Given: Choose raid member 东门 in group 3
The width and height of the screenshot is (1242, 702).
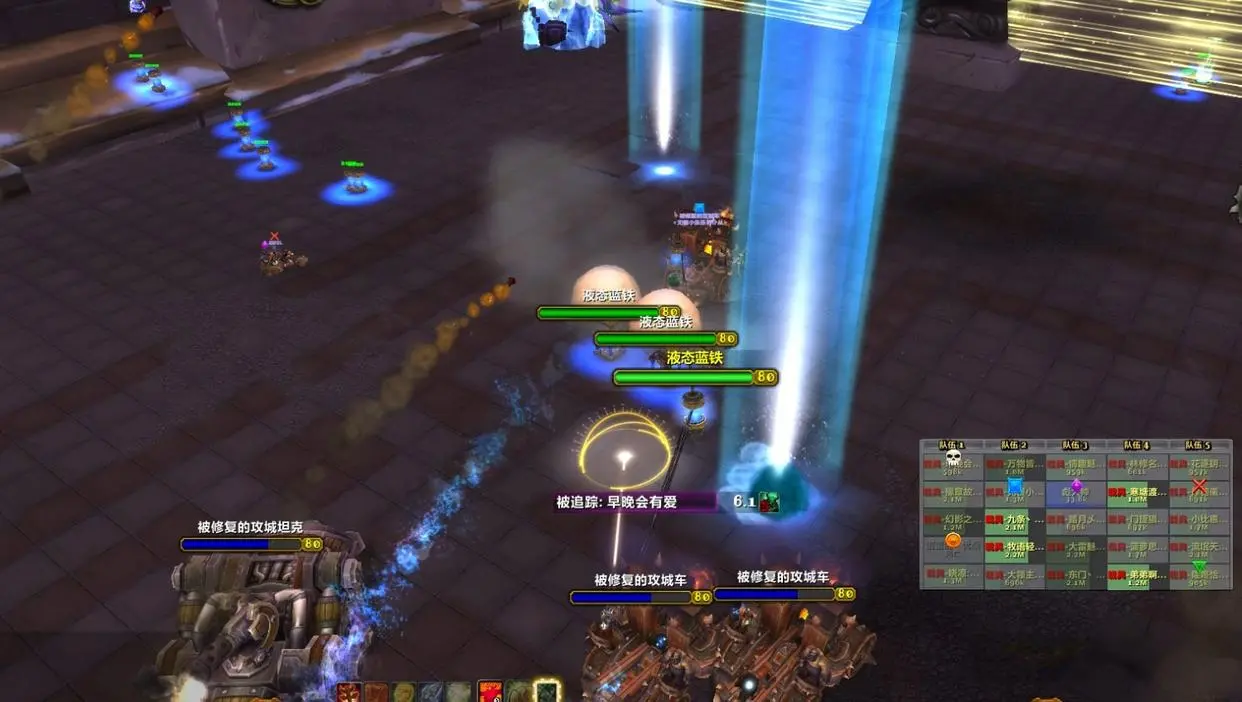Looking at the screenshot, I should coord(1076,576).
